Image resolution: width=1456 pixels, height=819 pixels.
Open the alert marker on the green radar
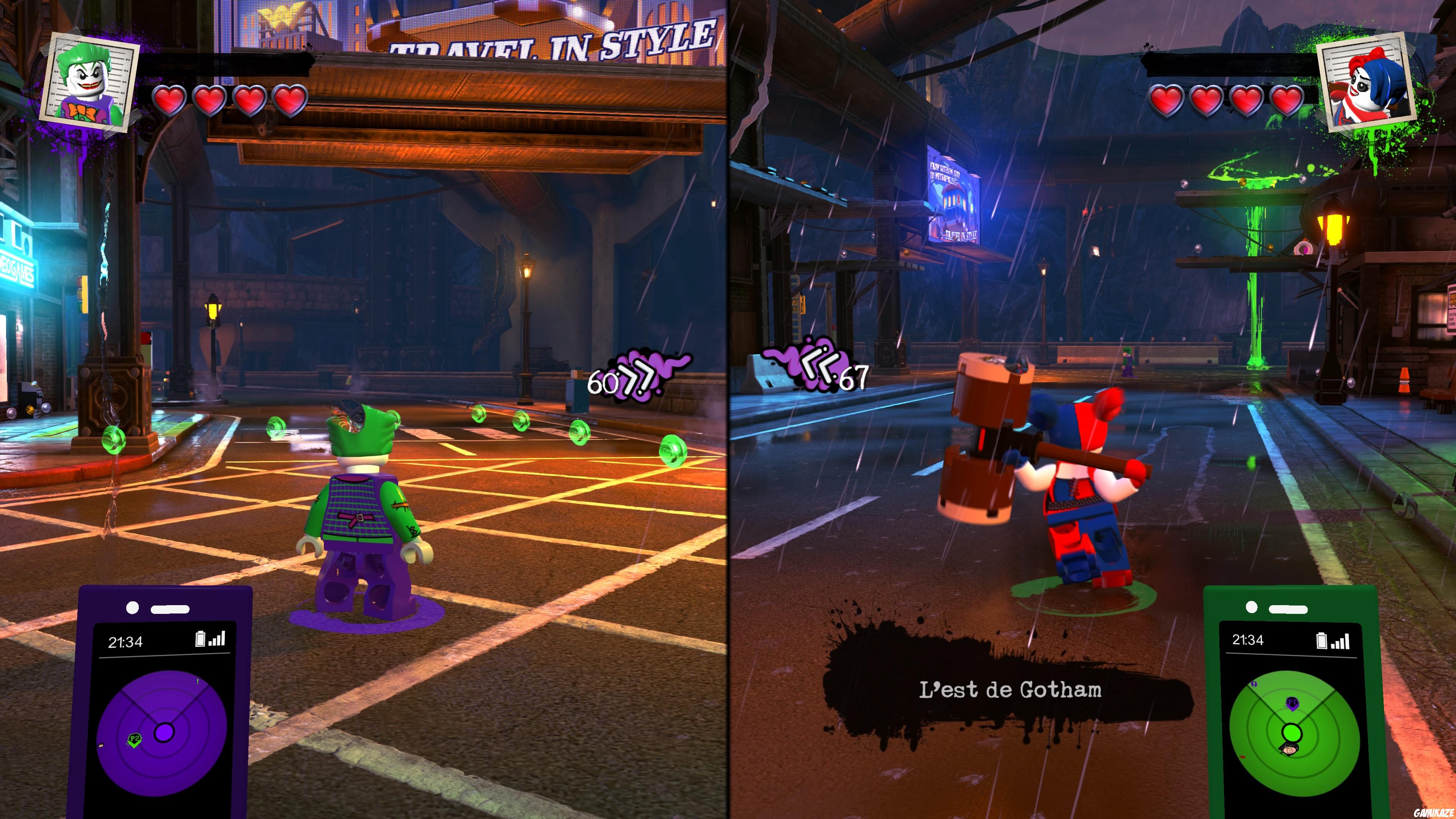pyautogui.click(x=1254, y=684)
